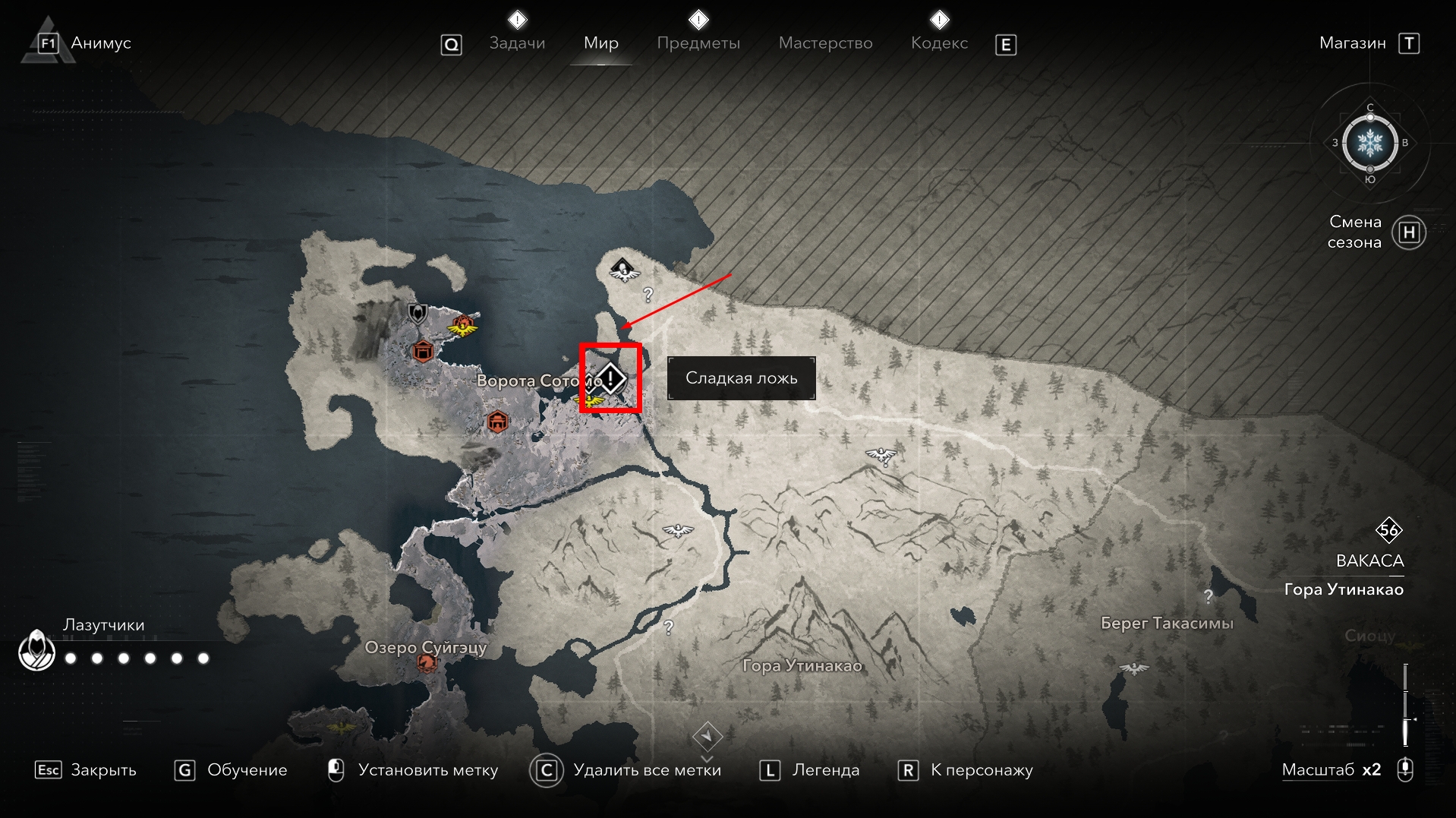Select the question mark marker near Берег Такасимы
The image size is (1456, 818).
point(1208,596)
